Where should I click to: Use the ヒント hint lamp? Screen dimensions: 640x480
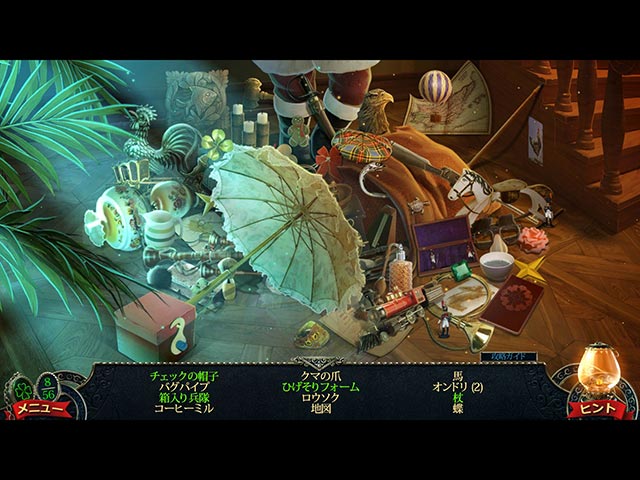pyautogui.click(x=596, y=381)
